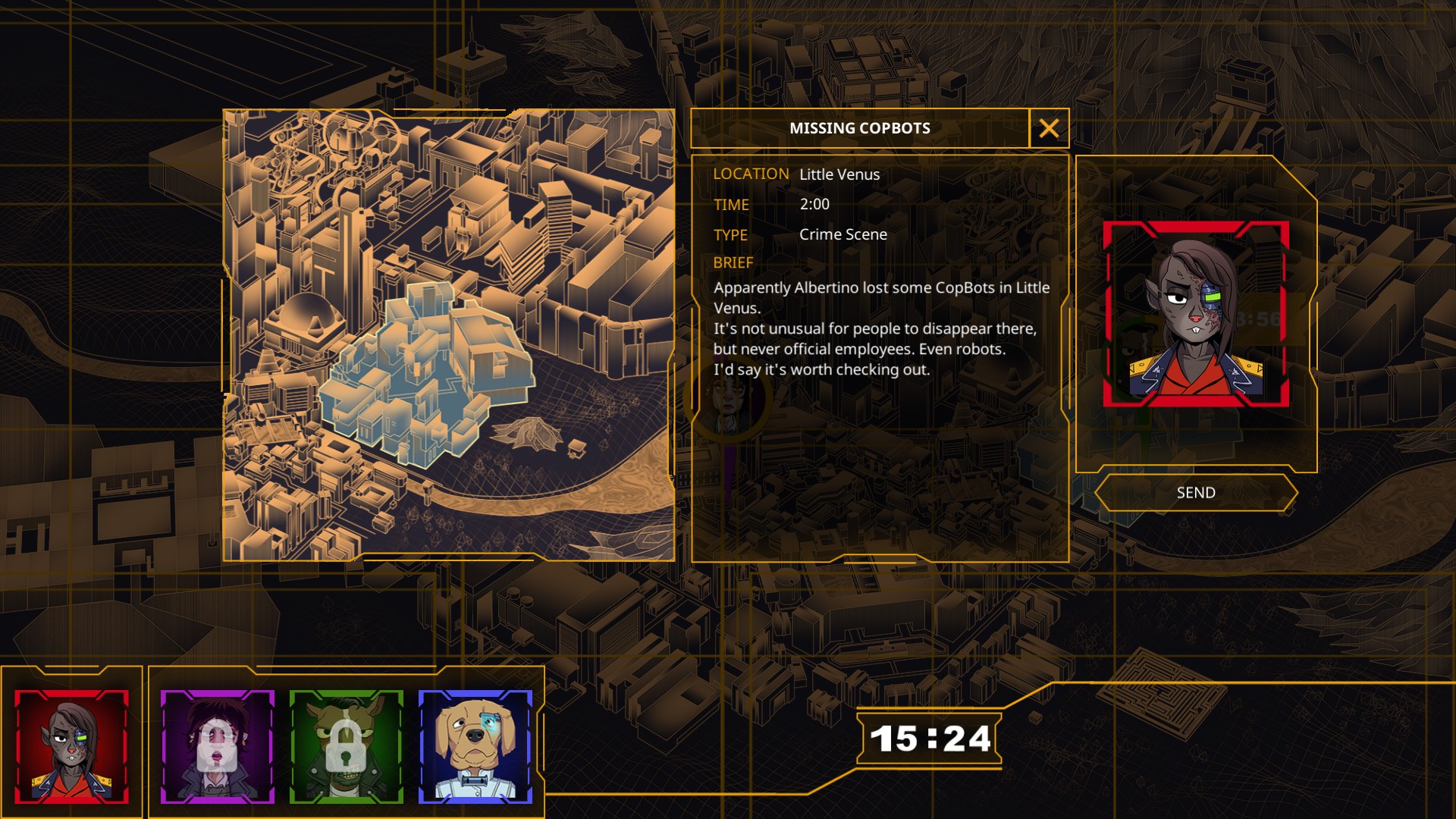Viewport: 1456px width, 819px height.
Task: Send the selected agent on the mission
Action: click(1196, 493)
